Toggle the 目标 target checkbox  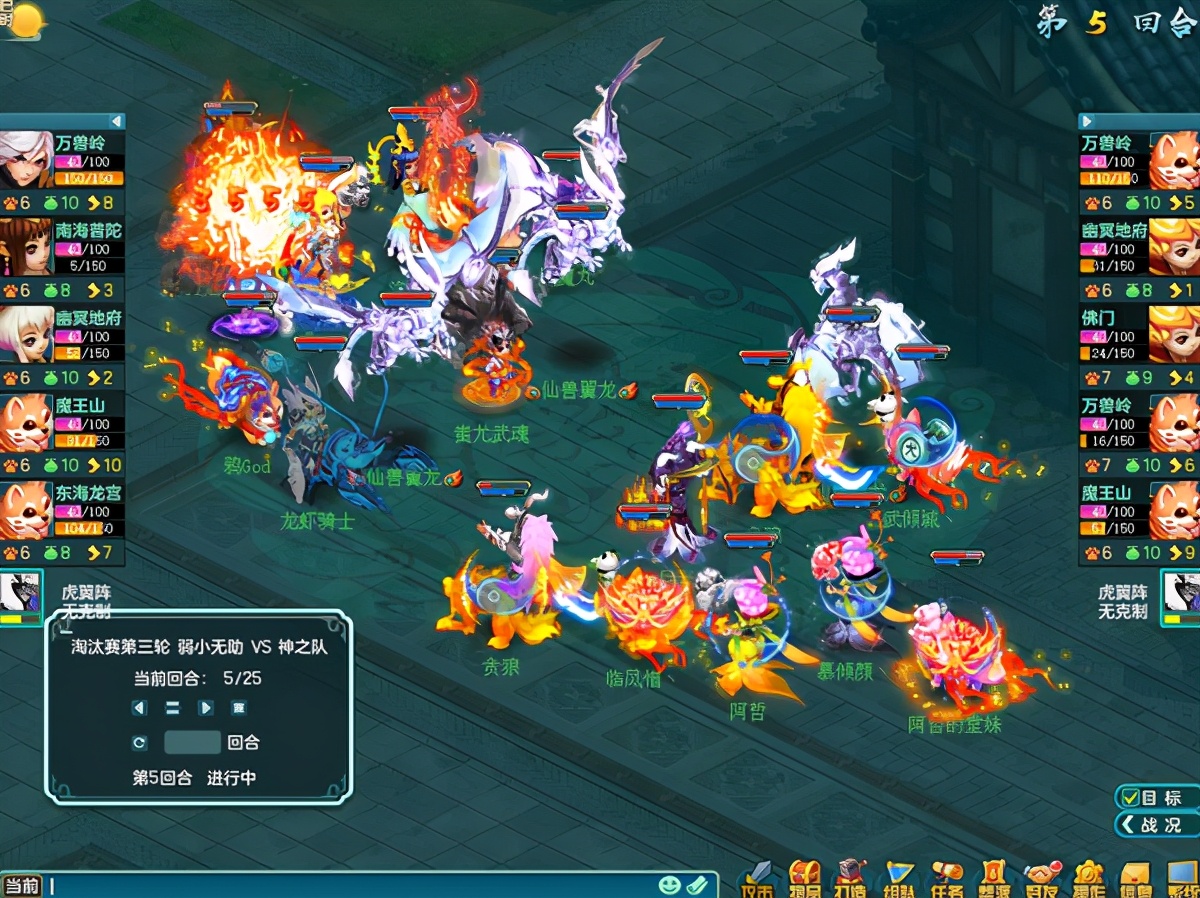(1131, 797)
